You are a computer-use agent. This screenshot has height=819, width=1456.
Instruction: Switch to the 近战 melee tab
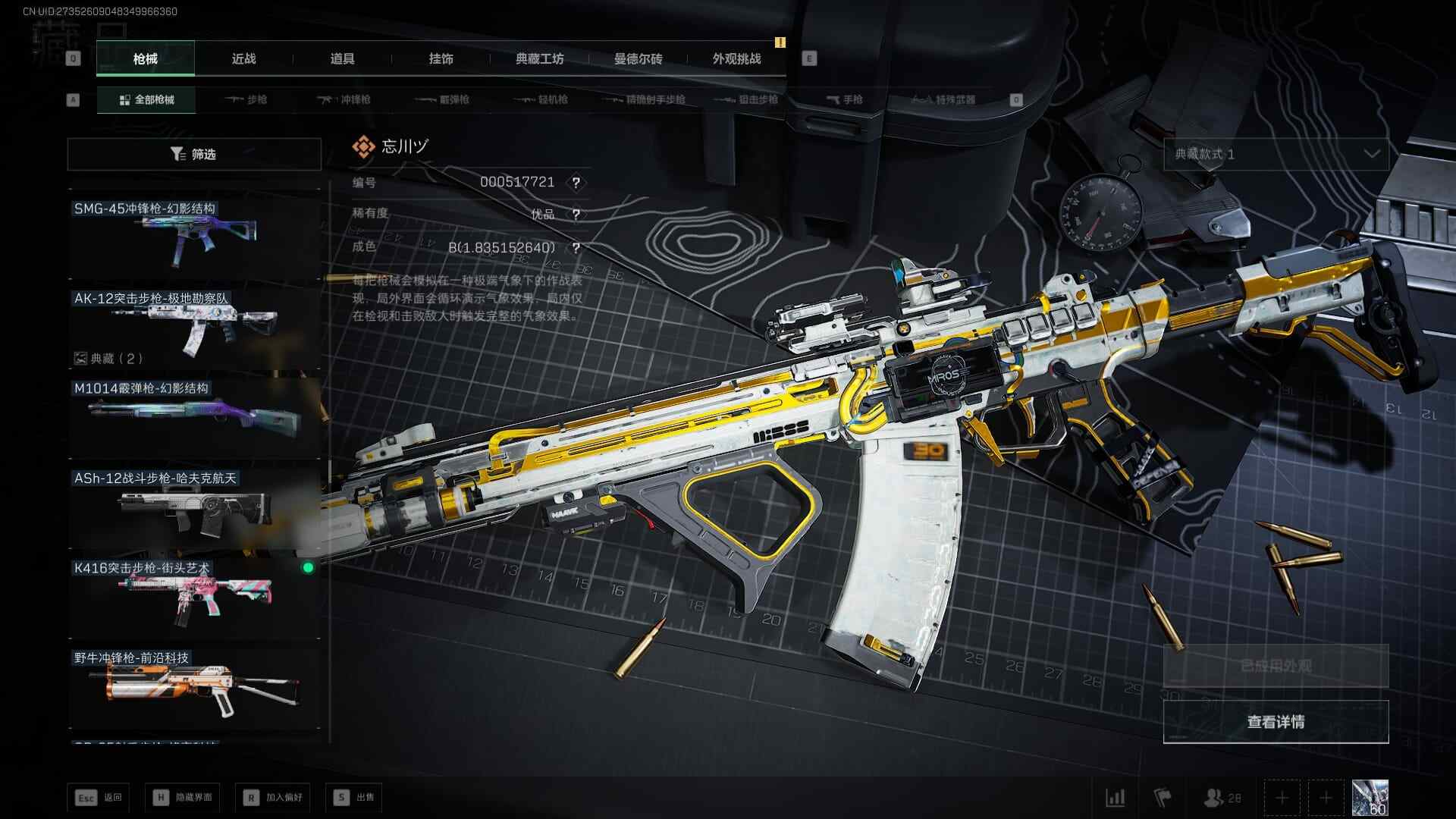[x=243, y=58]
